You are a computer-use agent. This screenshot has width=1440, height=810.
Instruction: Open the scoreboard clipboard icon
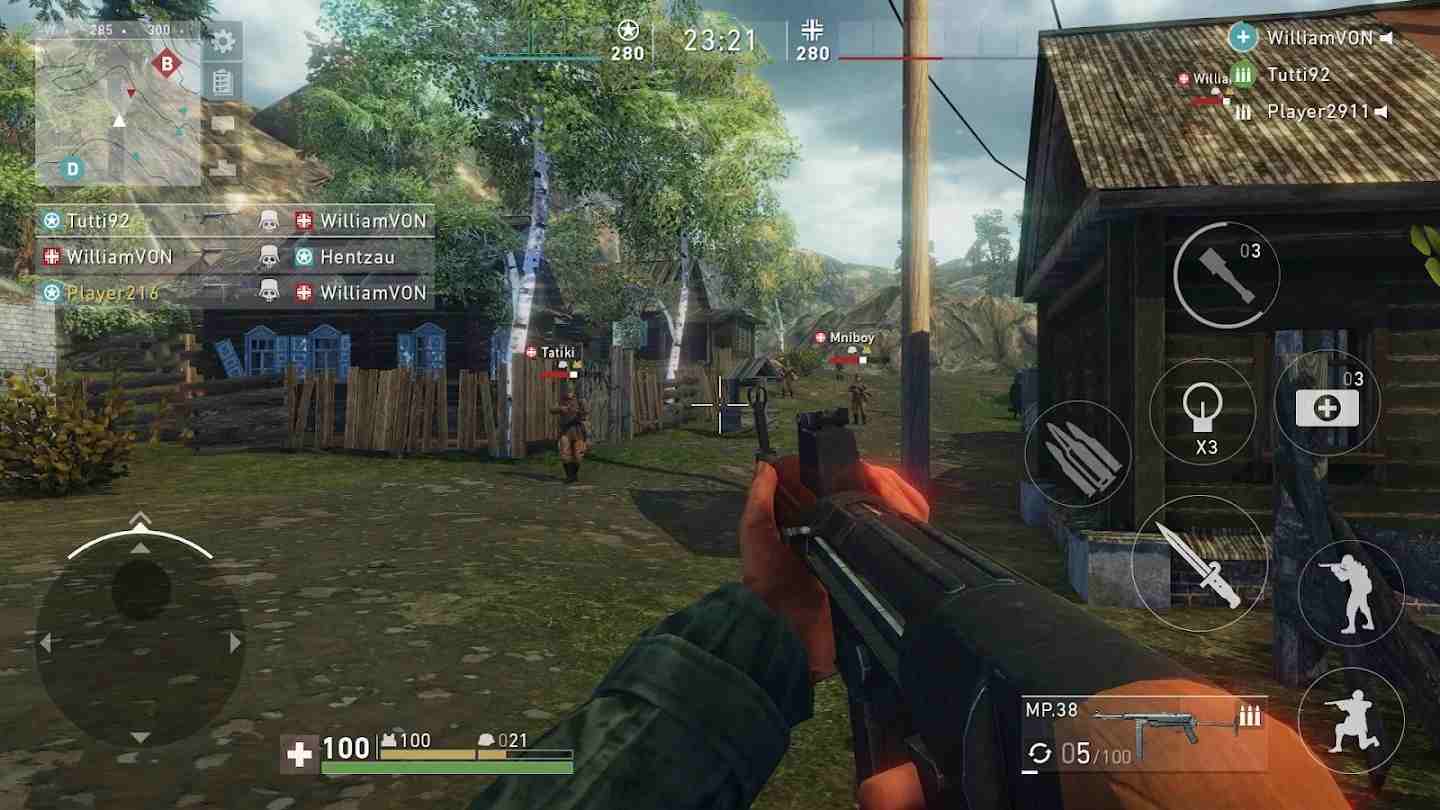(x=222, y=82)
